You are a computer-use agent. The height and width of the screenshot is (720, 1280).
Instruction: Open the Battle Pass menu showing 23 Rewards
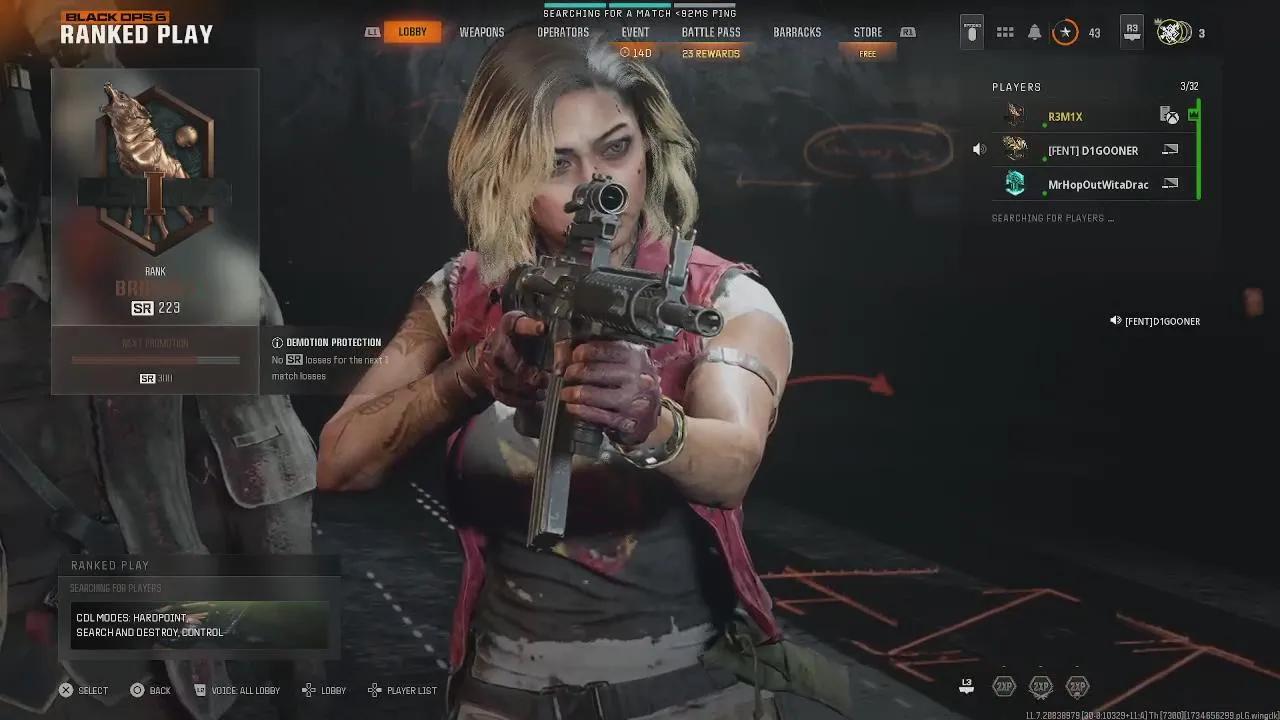tap(710, 31)
